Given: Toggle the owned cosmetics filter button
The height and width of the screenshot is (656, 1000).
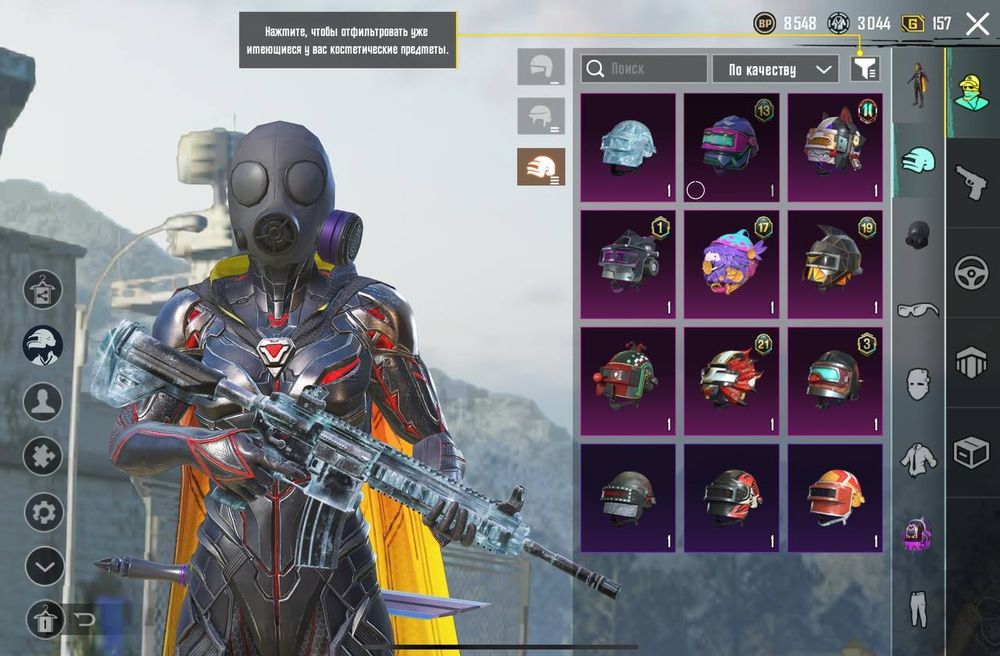Looking at the screenshot, I should (x=865, y=69).
